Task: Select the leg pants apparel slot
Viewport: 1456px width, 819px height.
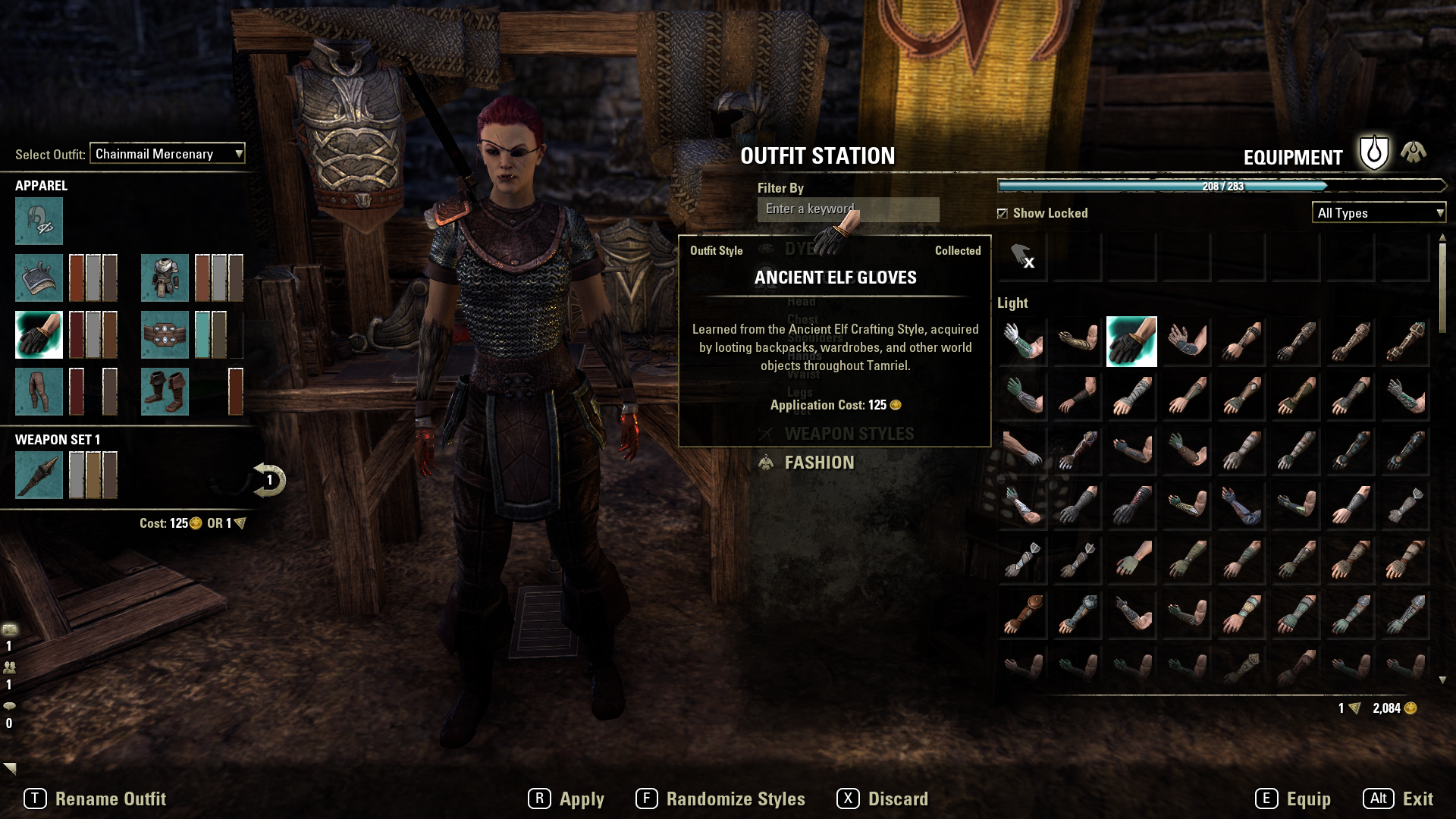Action: pyautogui.click(x=39, y=391)
